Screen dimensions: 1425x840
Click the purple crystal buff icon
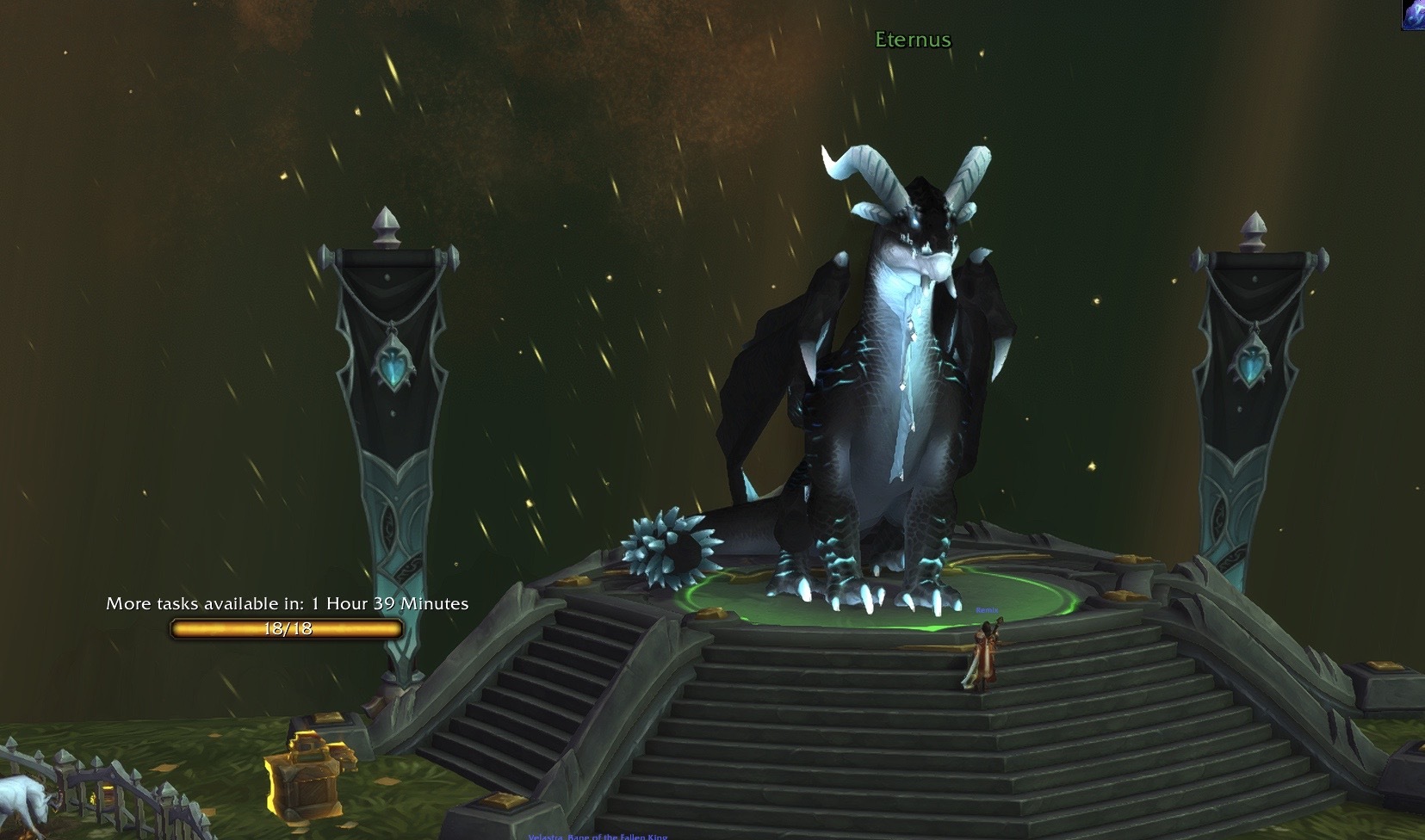[x=1414, y=15]
